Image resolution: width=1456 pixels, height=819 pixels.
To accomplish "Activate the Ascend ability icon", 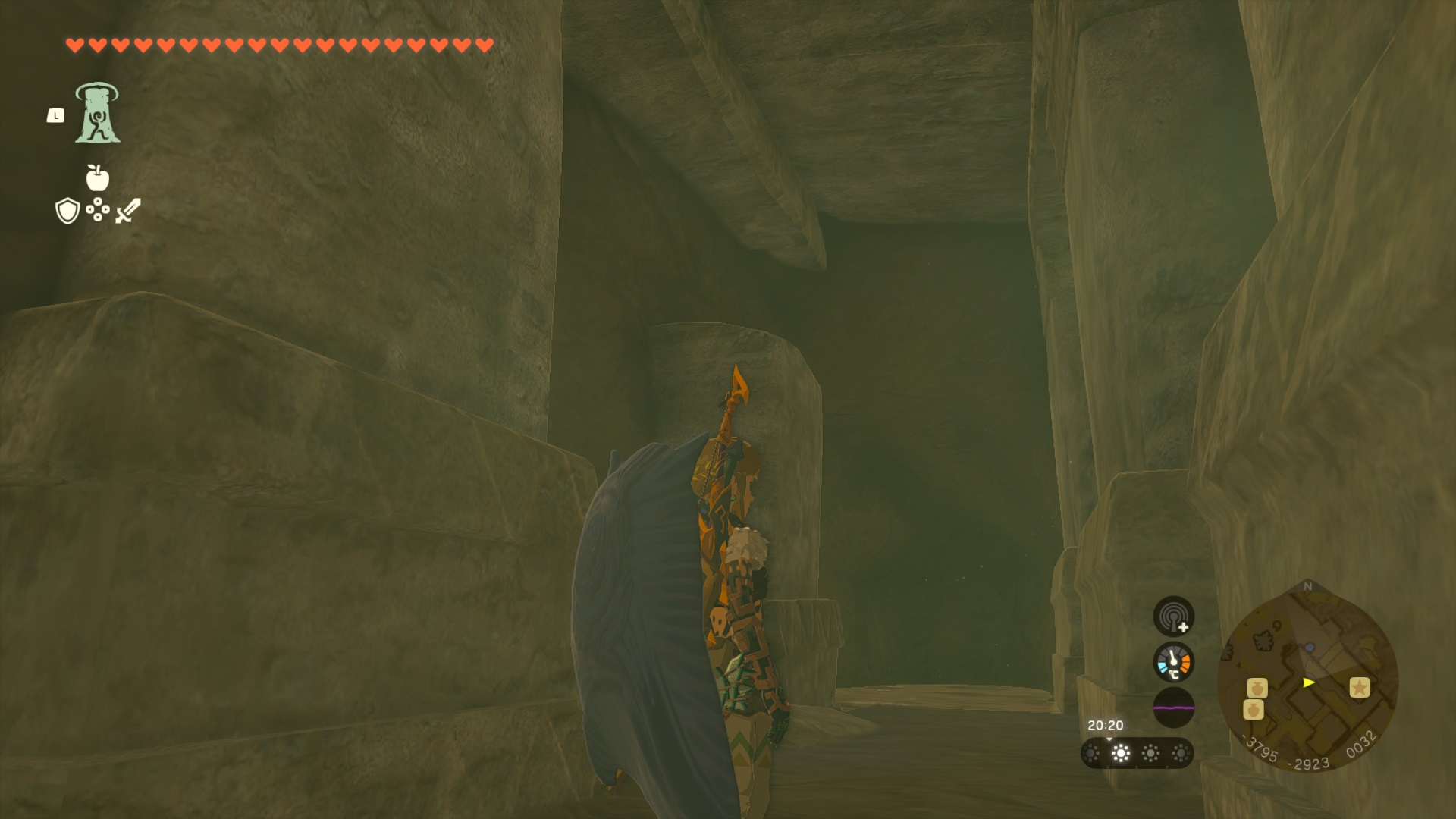I will 97,114.
